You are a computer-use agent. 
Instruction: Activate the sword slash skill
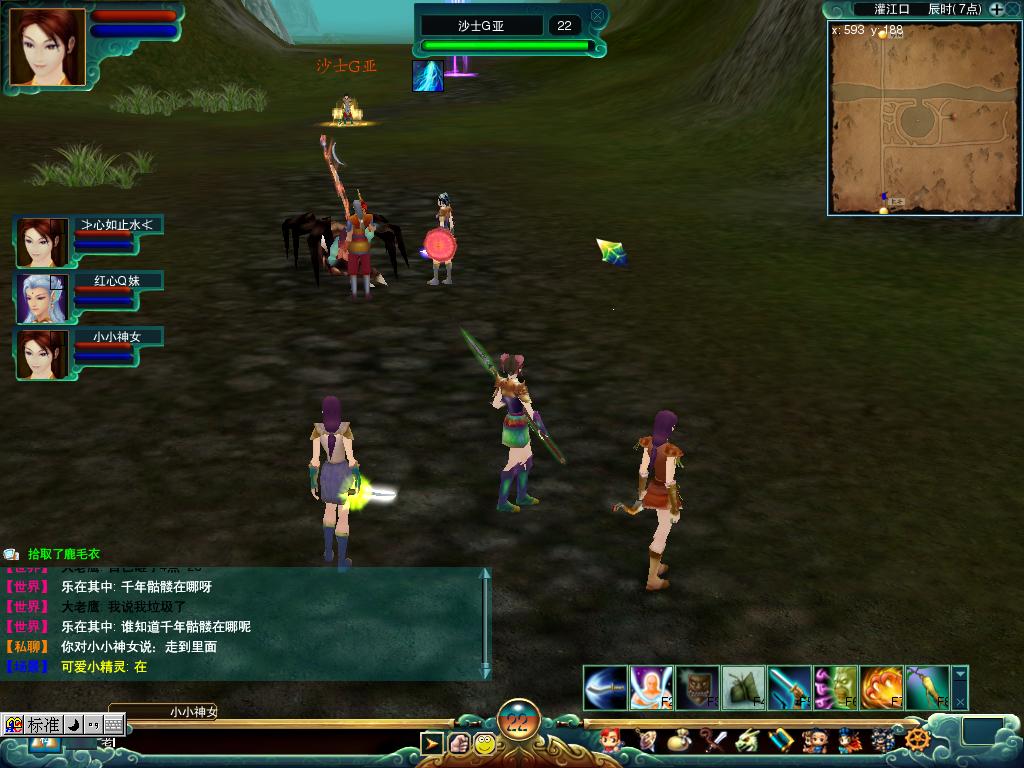605,688
